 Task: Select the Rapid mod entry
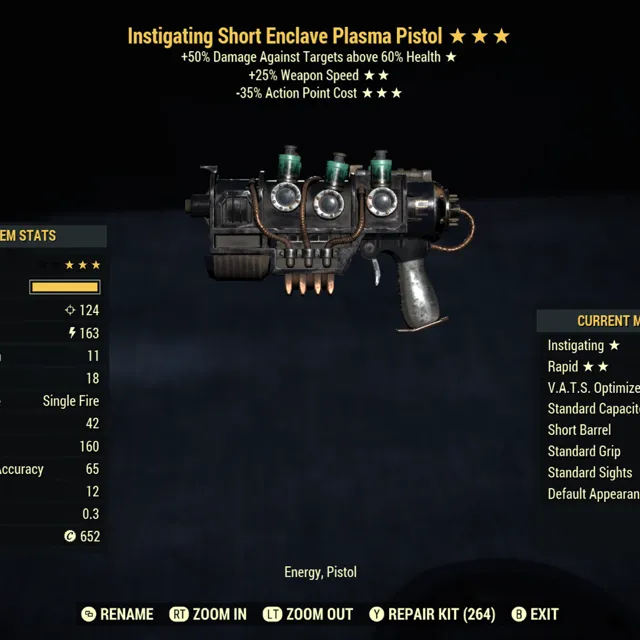tap(578, 367)
